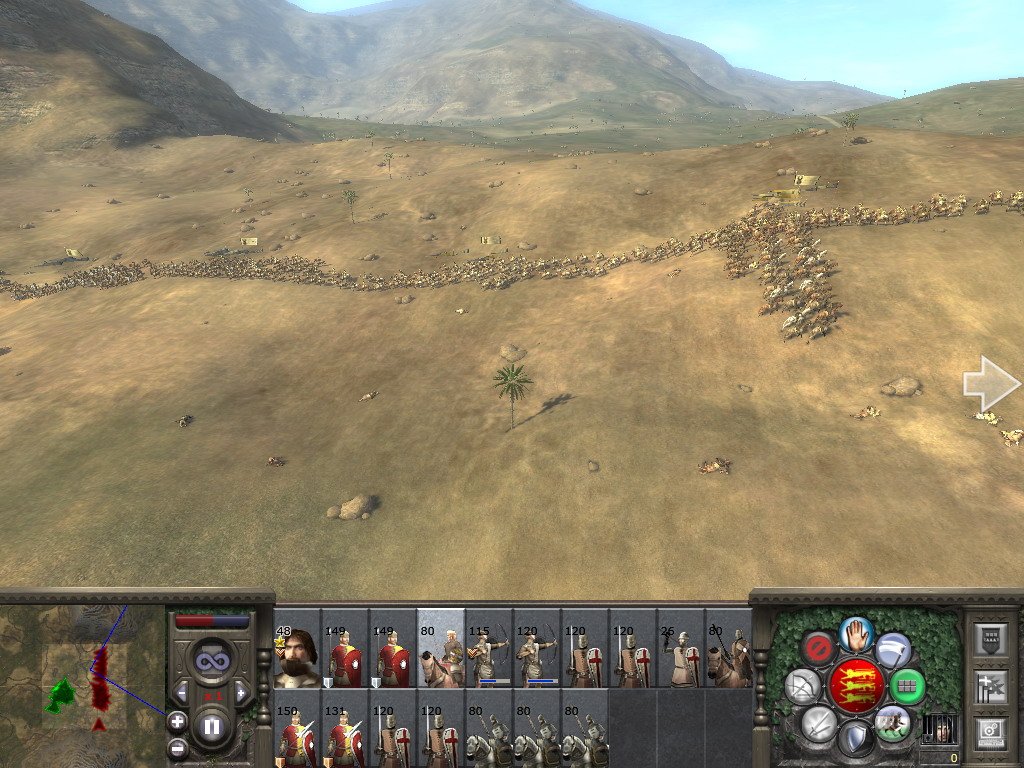Toggle guard mode with the shield icon
The image size is (1024, 768).
click(x=855, y=739)
